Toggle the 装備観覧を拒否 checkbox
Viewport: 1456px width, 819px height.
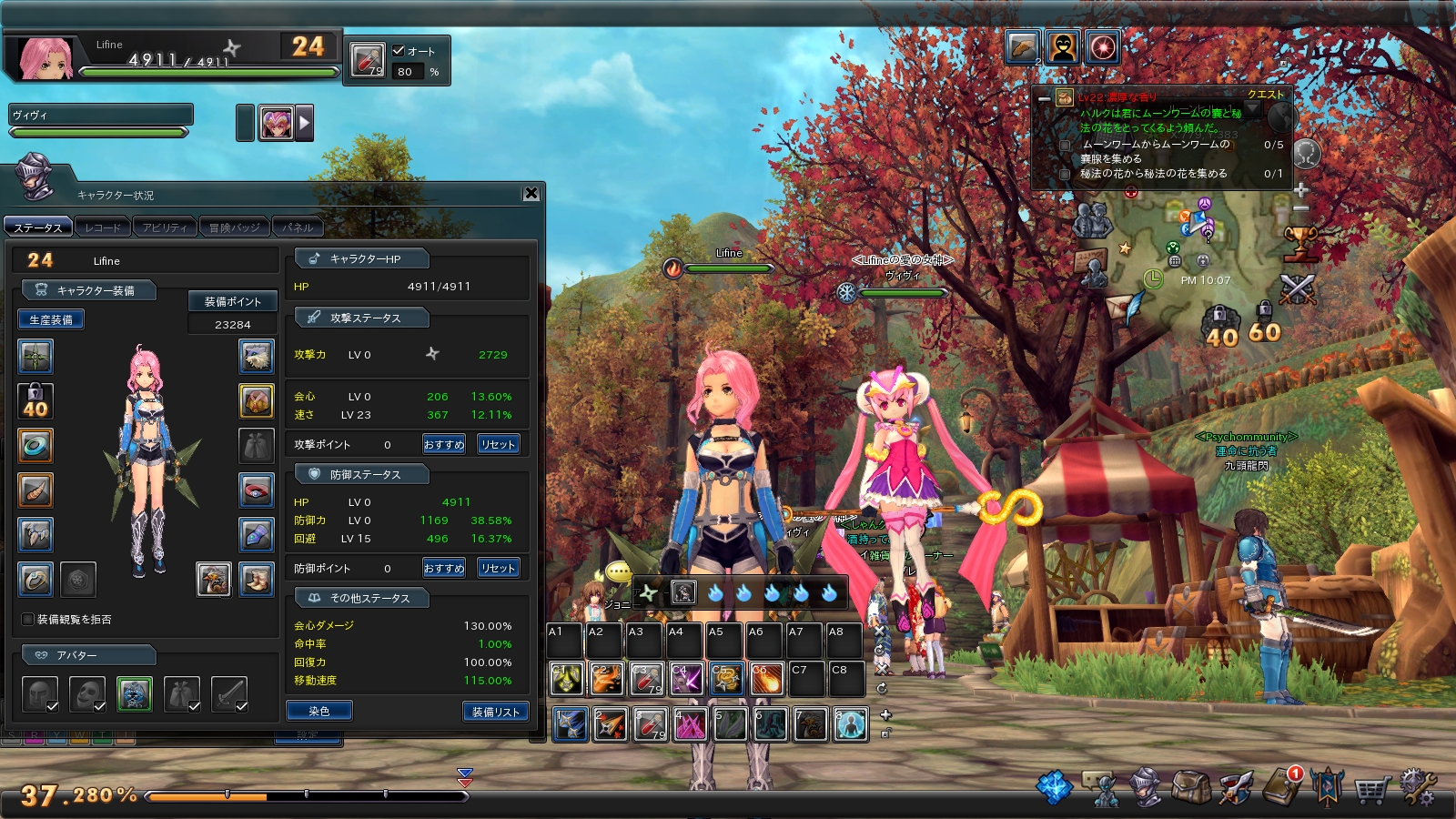click(x=28, y=619)
